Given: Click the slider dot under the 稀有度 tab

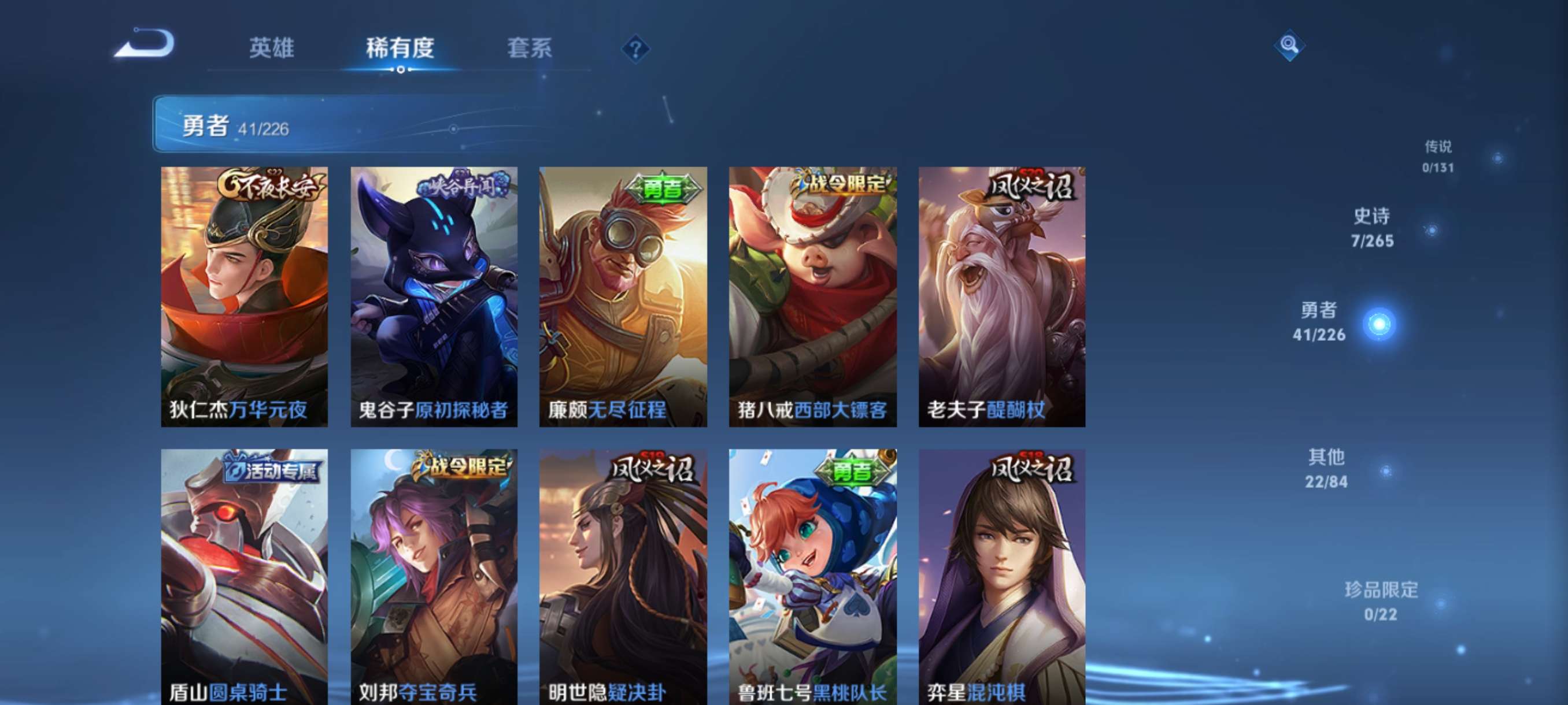Looking at the screenshot, I should point(402,71).
